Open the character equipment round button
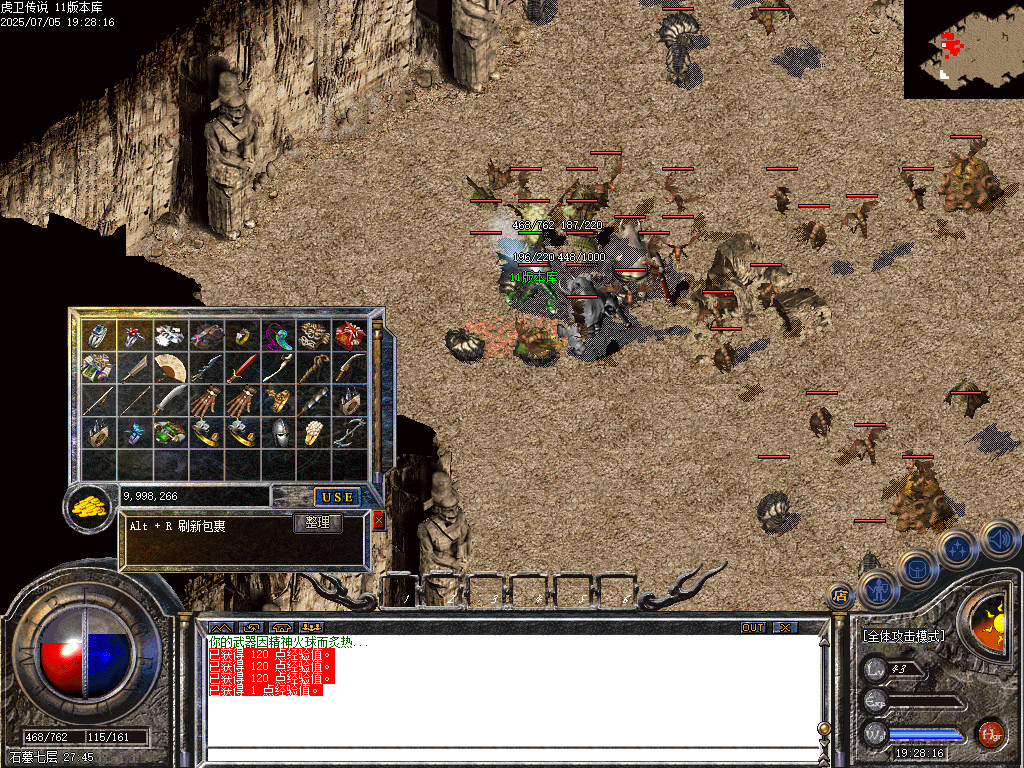 pos(877,589)
